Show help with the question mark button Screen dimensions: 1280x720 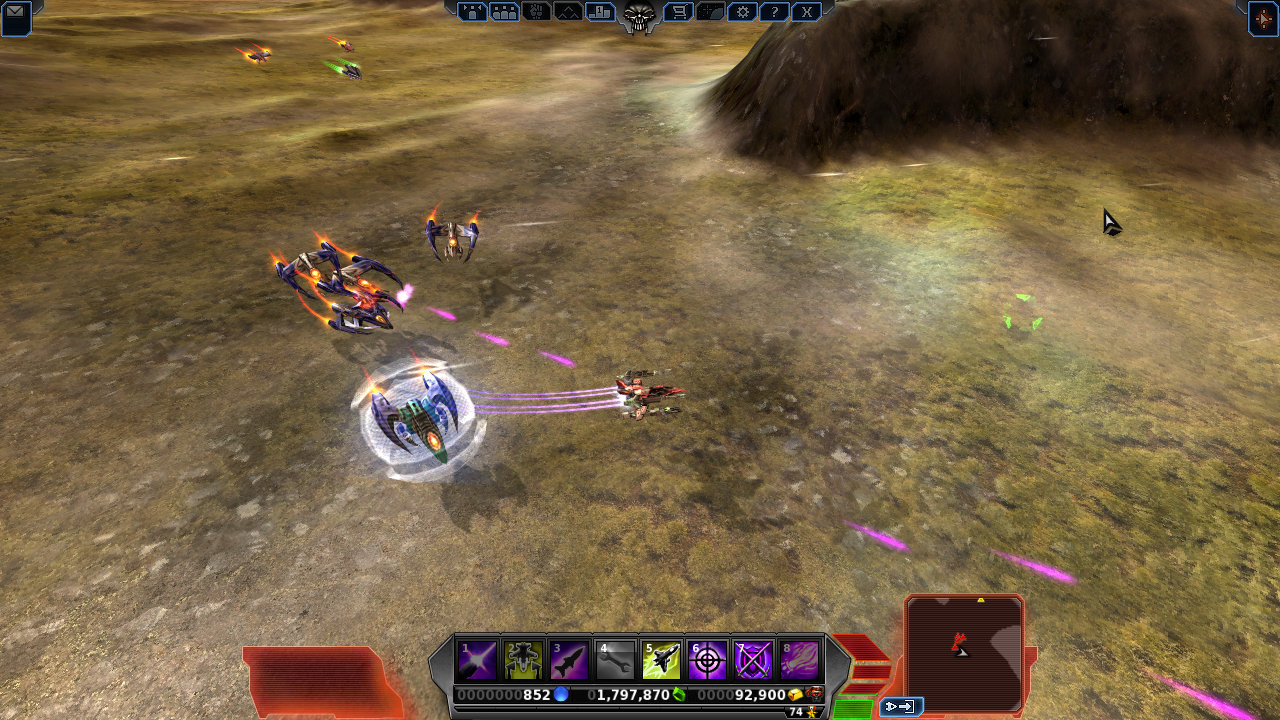773,12
